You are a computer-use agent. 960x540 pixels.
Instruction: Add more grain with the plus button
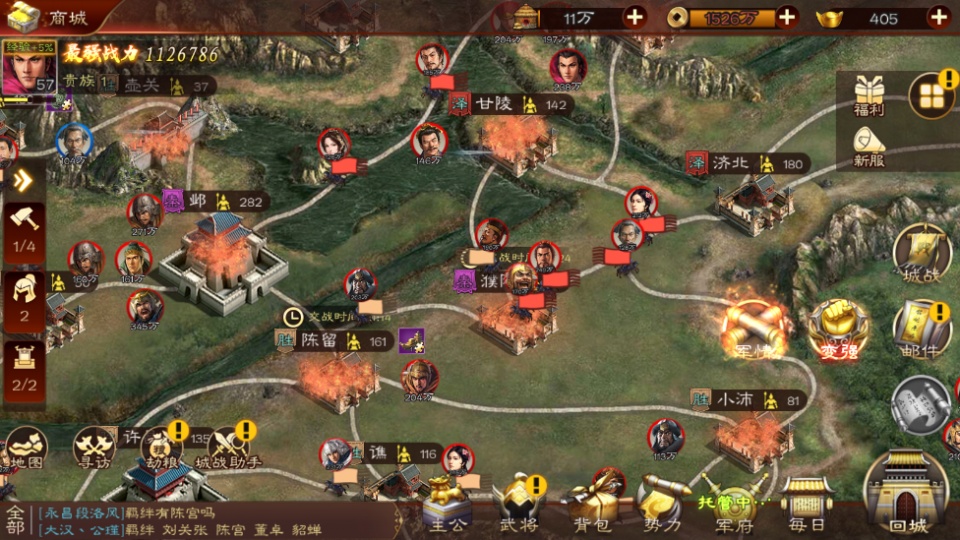tap(634, 17)
